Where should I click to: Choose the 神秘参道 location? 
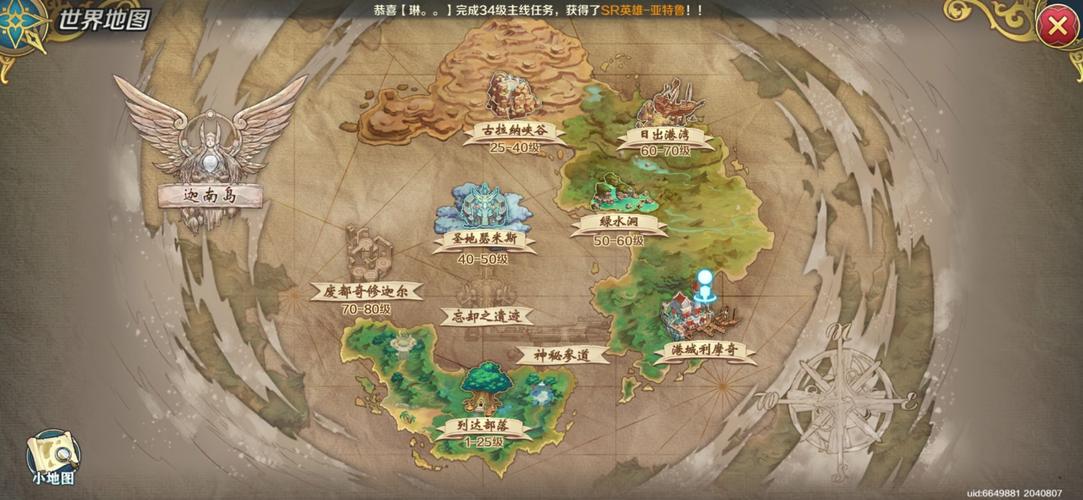pyautogui.click(x=563, y=354)
